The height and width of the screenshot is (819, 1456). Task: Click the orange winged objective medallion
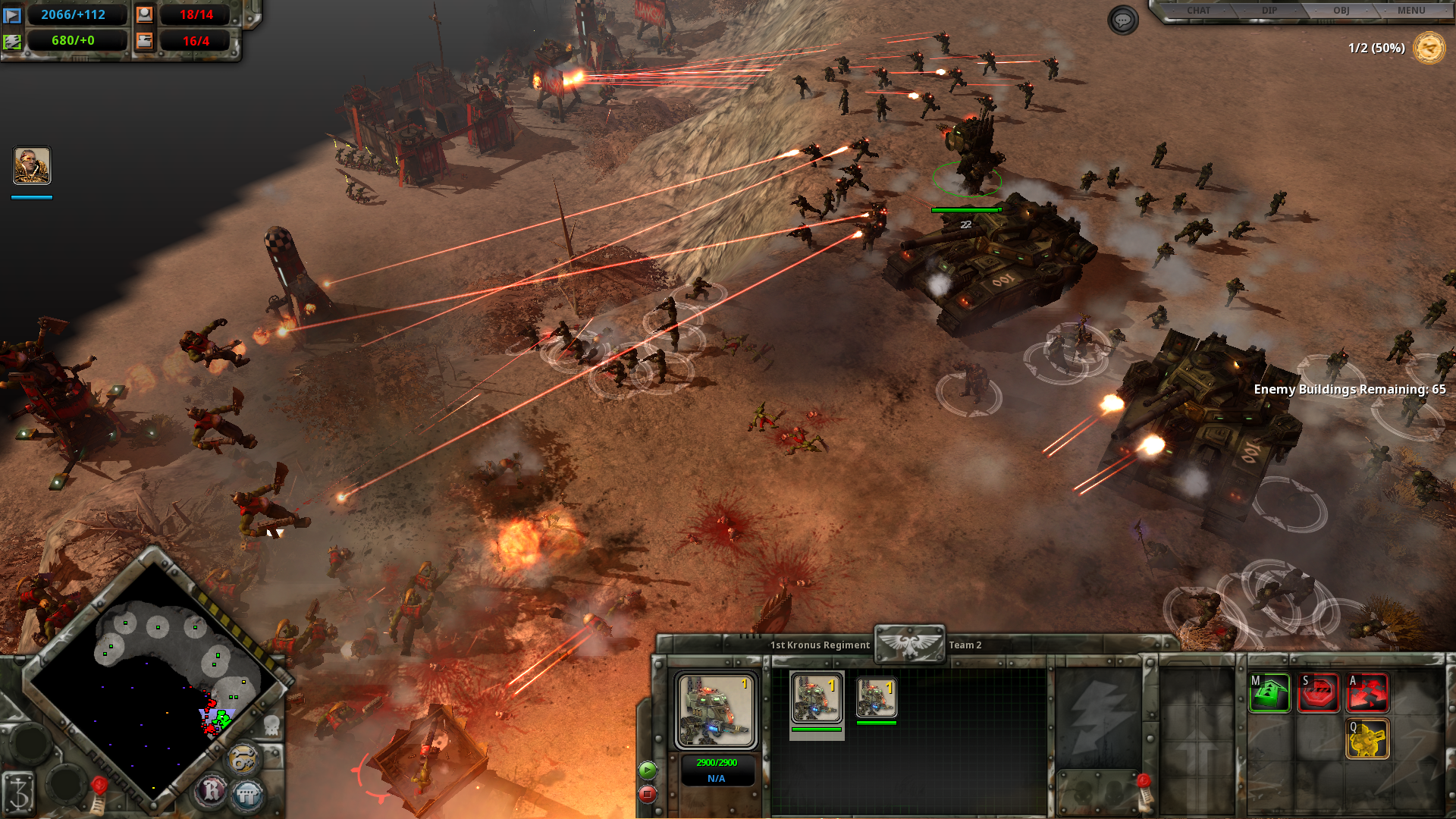pyautogui.click(x=1429, y=49)
